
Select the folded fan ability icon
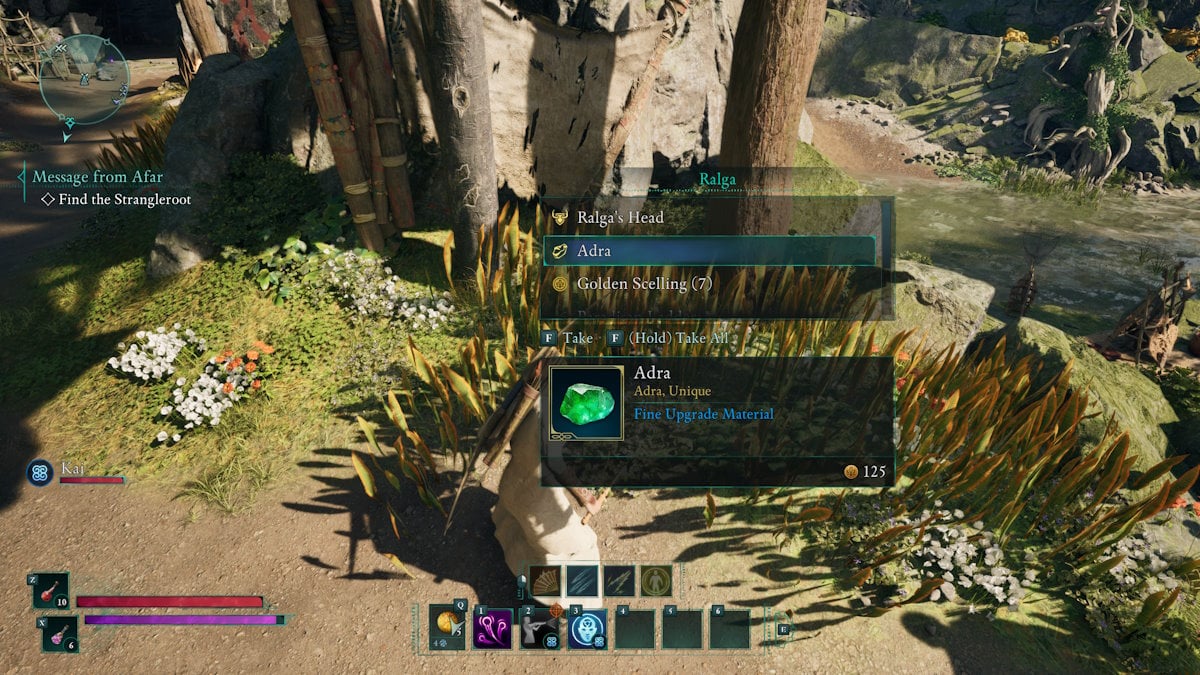pos(546,580)
